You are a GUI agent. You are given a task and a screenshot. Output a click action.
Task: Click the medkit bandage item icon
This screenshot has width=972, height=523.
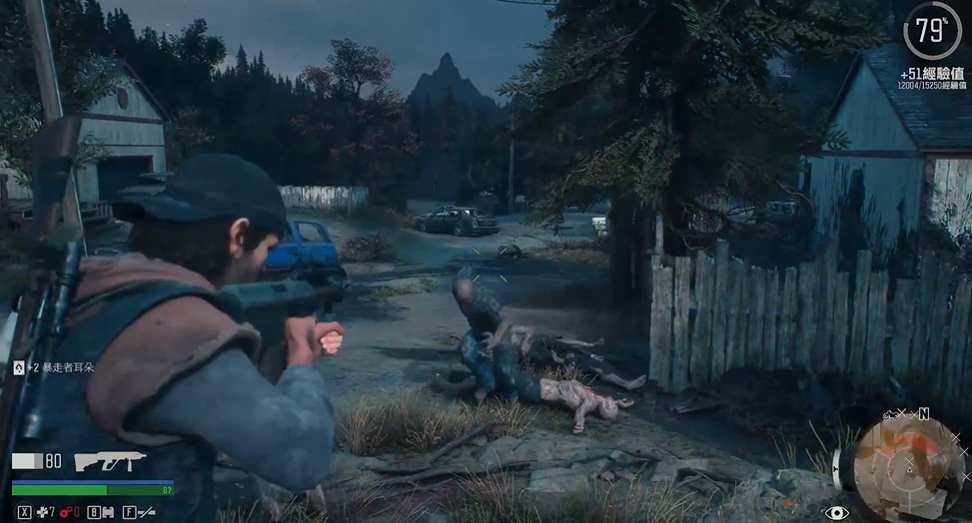tap(42, 513)
